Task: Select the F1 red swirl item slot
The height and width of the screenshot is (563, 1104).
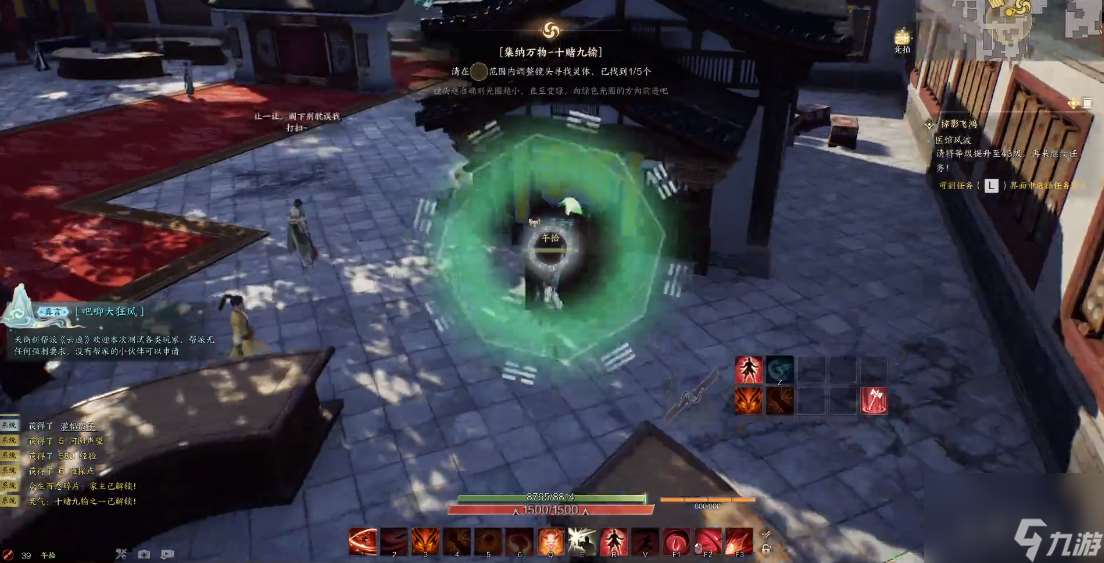Action: 676,540
